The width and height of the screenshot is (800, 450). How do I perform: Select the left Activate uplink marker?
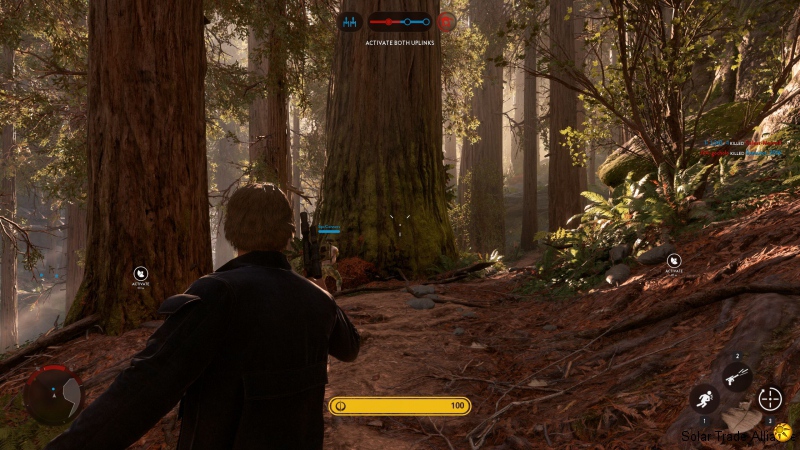click(140, 272)
